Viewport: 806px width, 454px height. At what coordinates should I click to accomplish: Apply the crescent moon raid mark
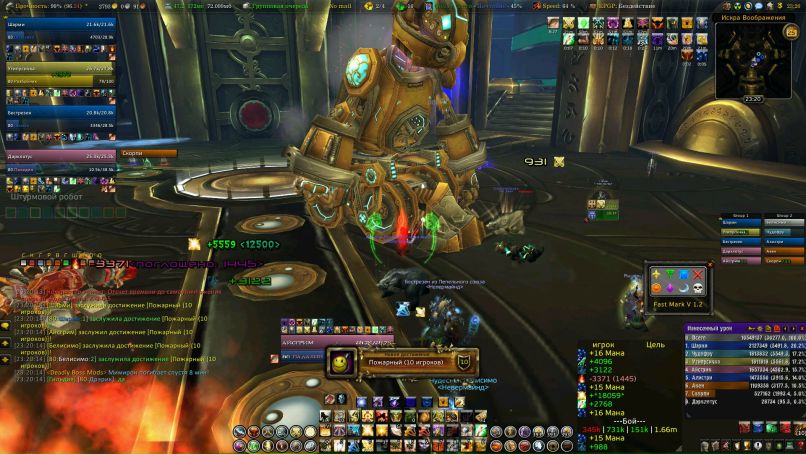[x=684, y=289]
